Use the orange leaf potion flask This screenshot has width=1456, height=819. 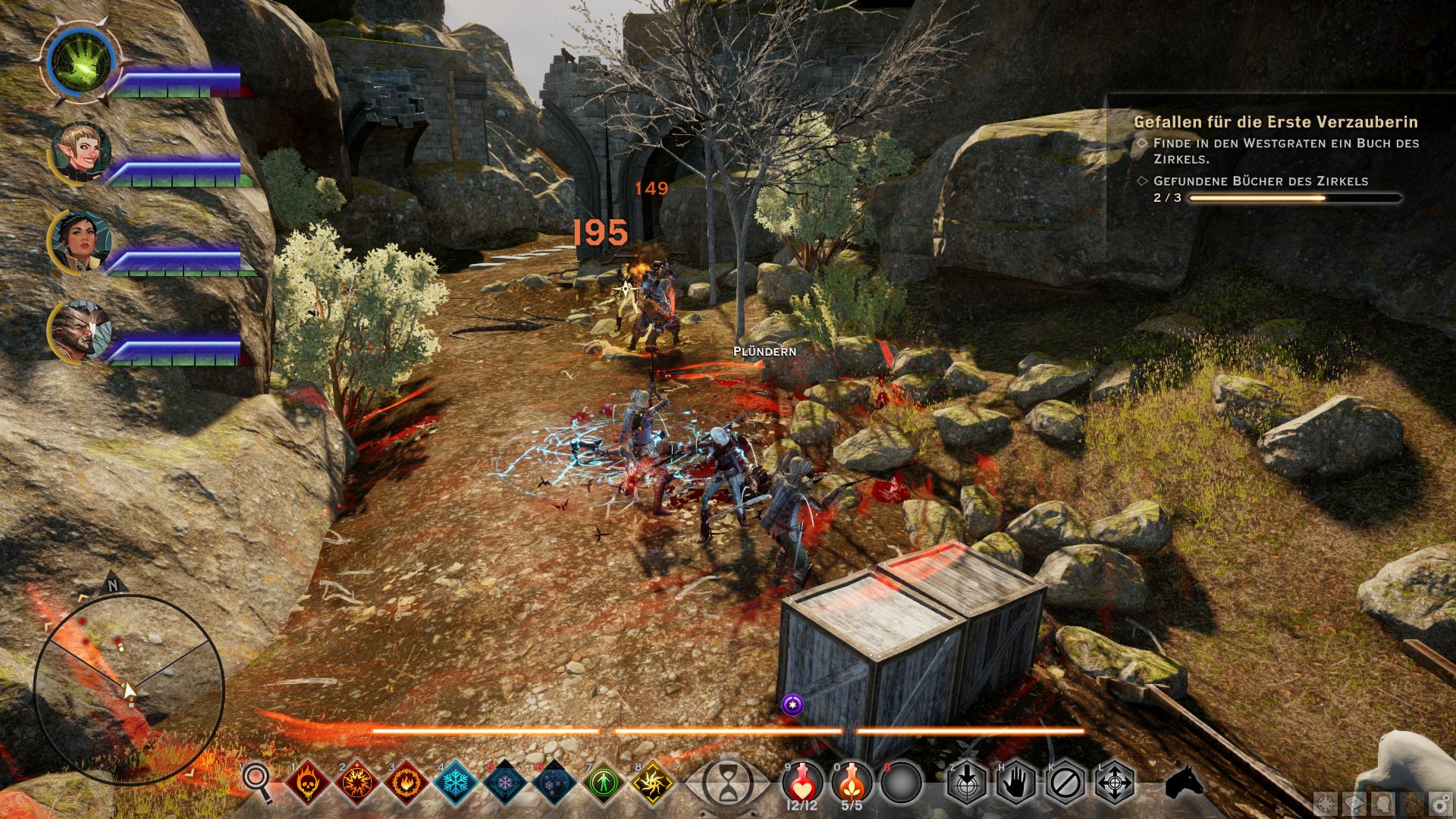tap(851, 780)
